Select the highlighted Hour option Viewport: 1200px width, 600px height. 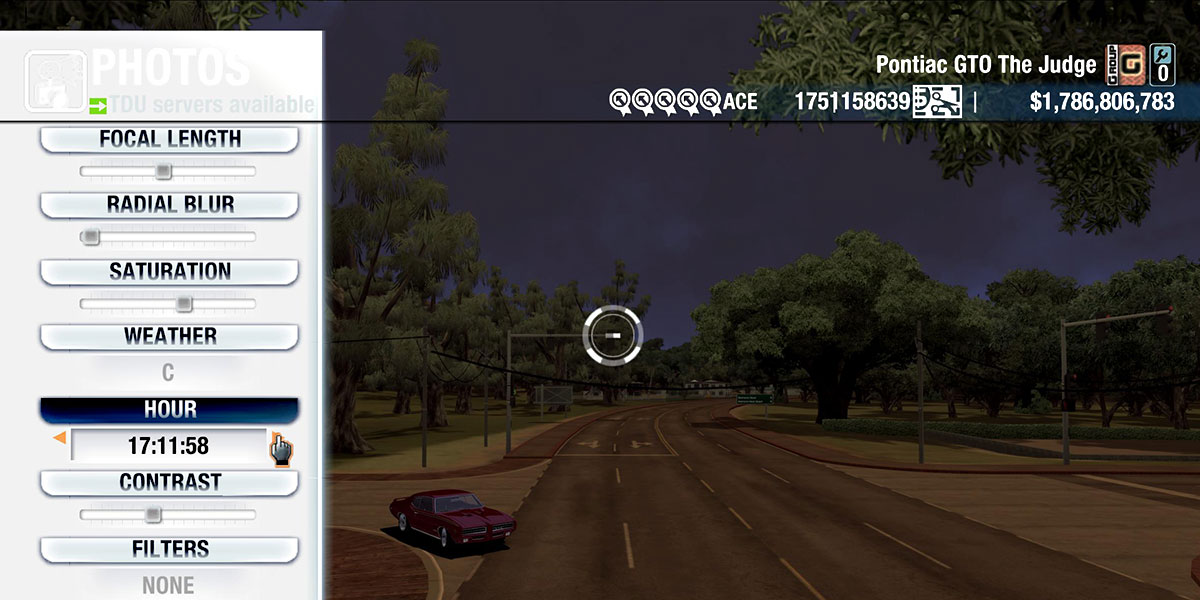[x=169, y=410]
